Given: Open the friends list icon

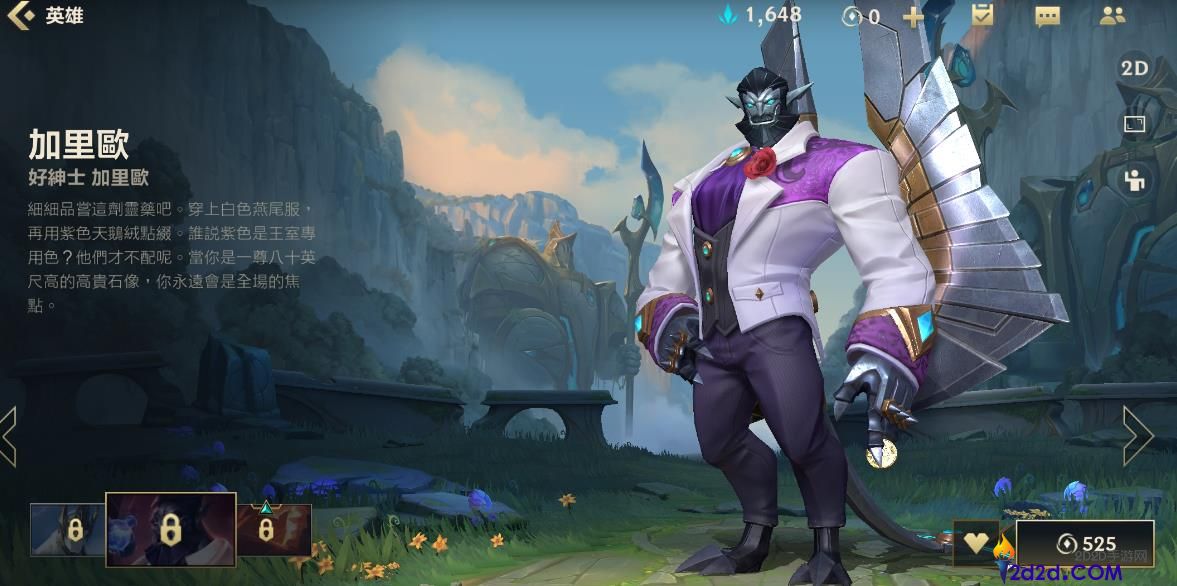Looking at the screenshot, I should tap(1112, 16).
